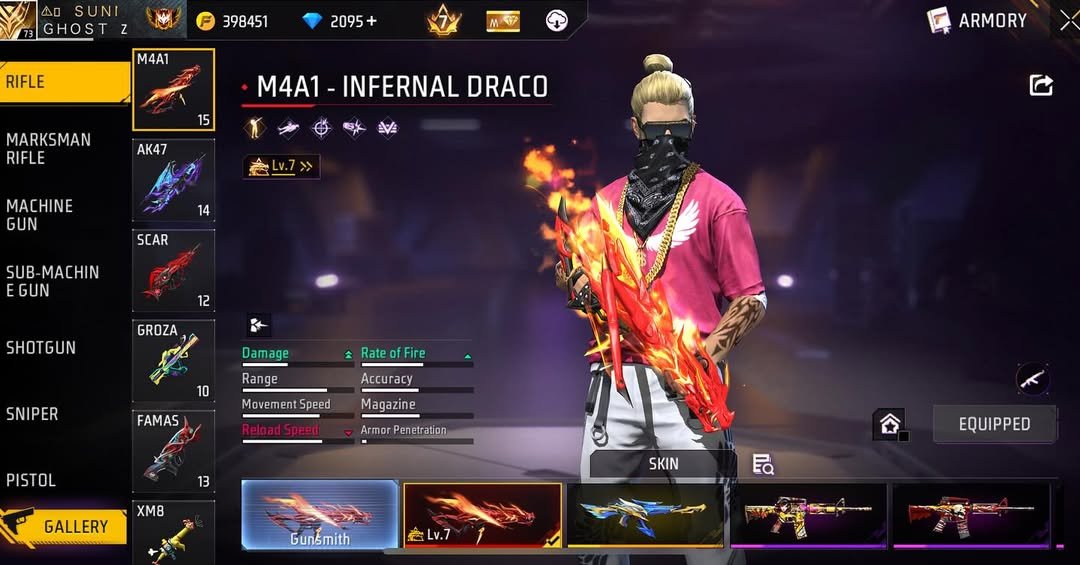The width and height of the screenshot is (1080, 565).
Task: Share the weapon skin
Action: (x=1041, y=86)
